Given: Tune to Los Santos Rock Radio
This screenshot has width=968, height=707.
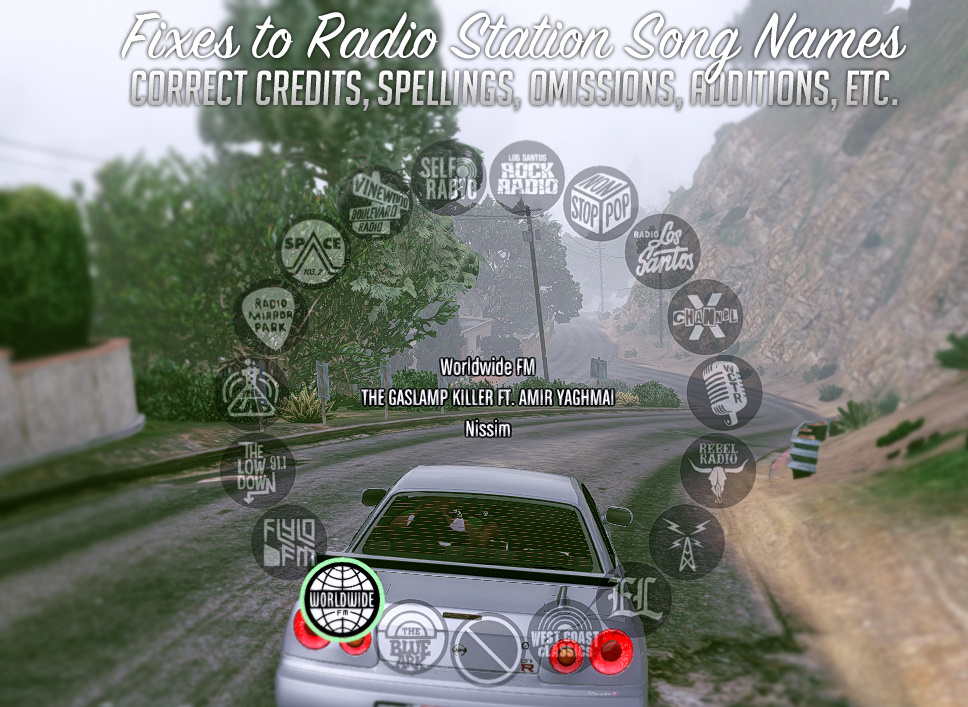Looking at the screenshot, I should coord(526,177).
